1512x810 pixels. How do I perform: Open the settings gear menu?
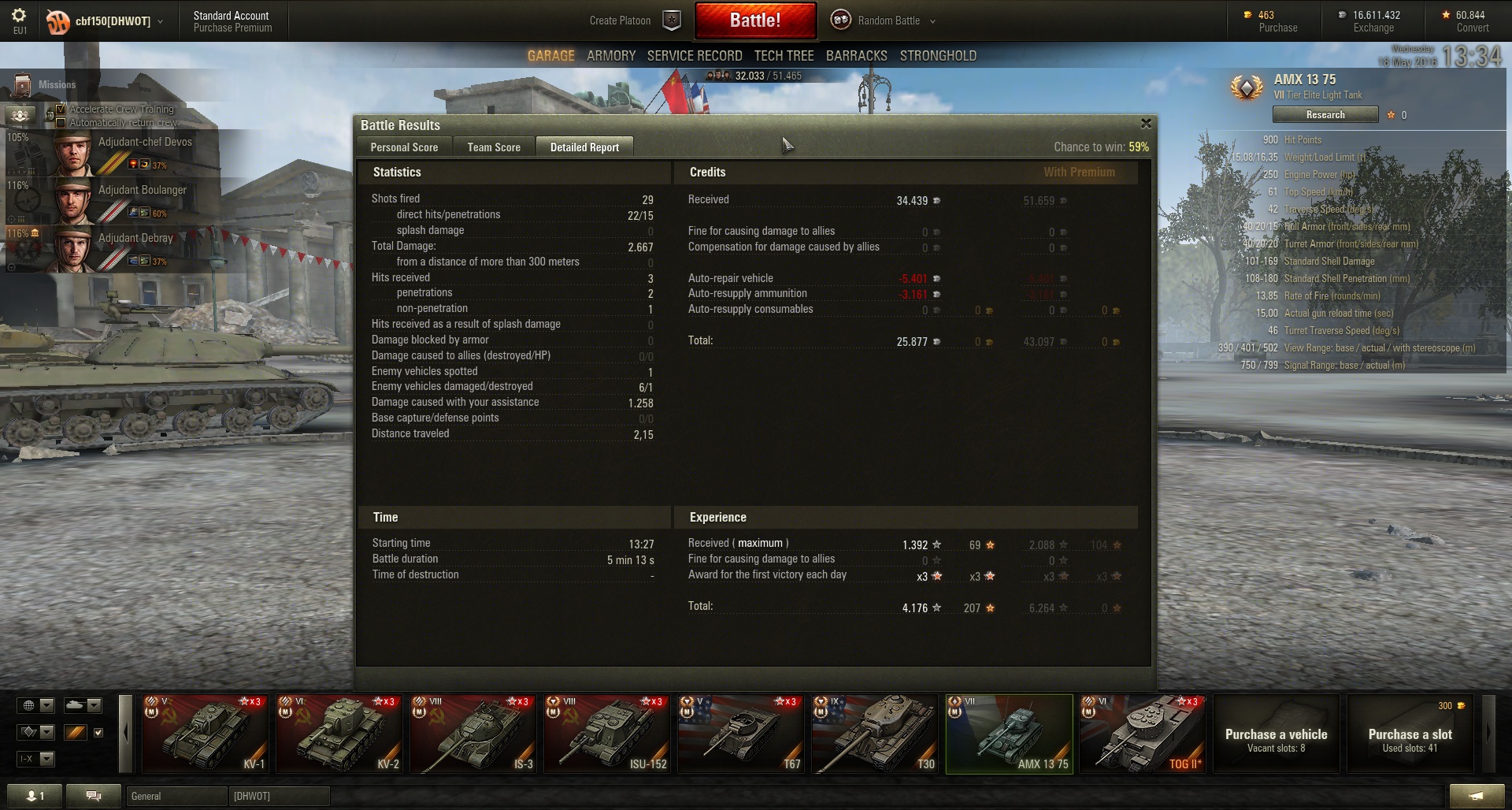coord(20,17)
